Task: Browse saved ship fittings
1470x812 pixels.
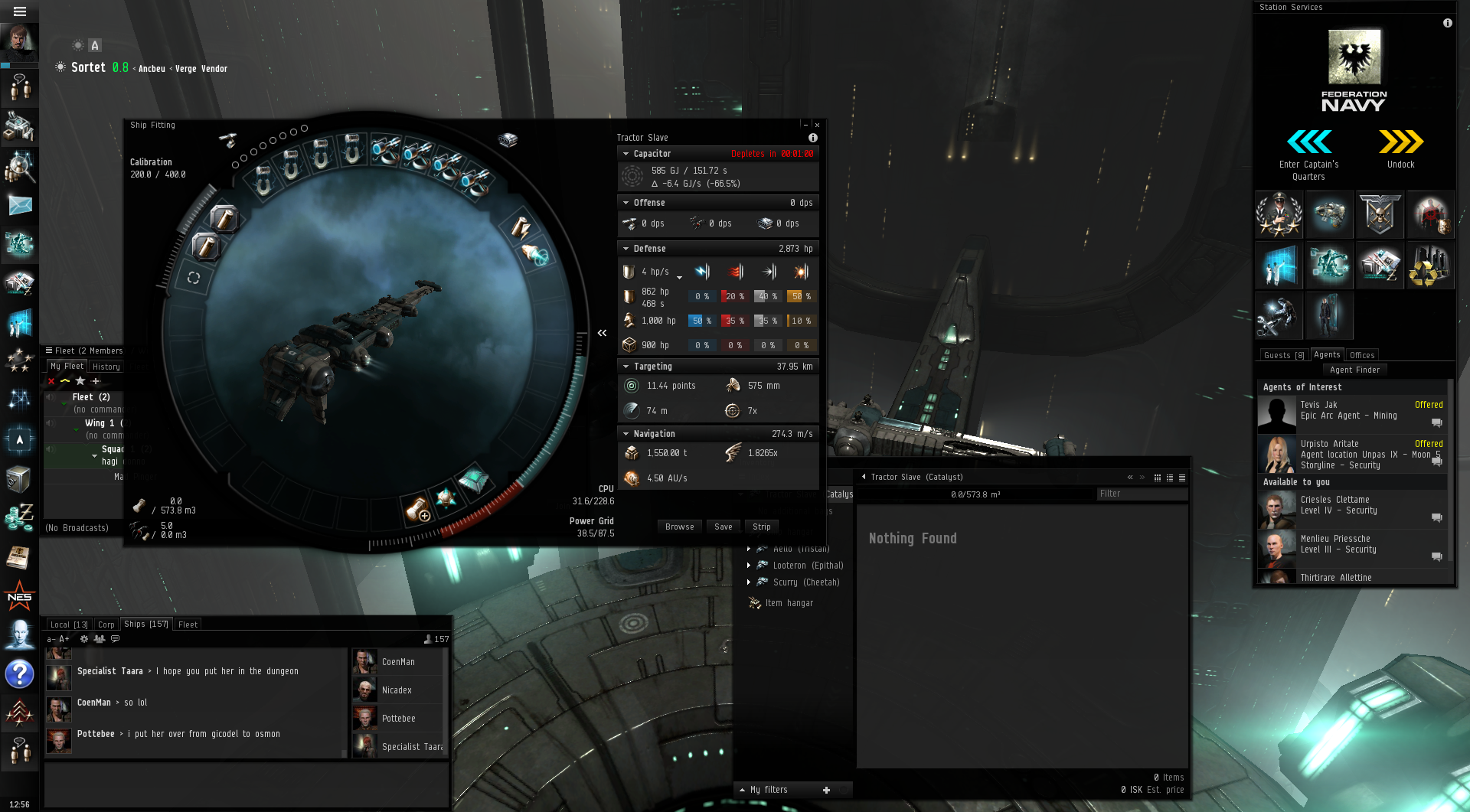Action: coord(679,527)
